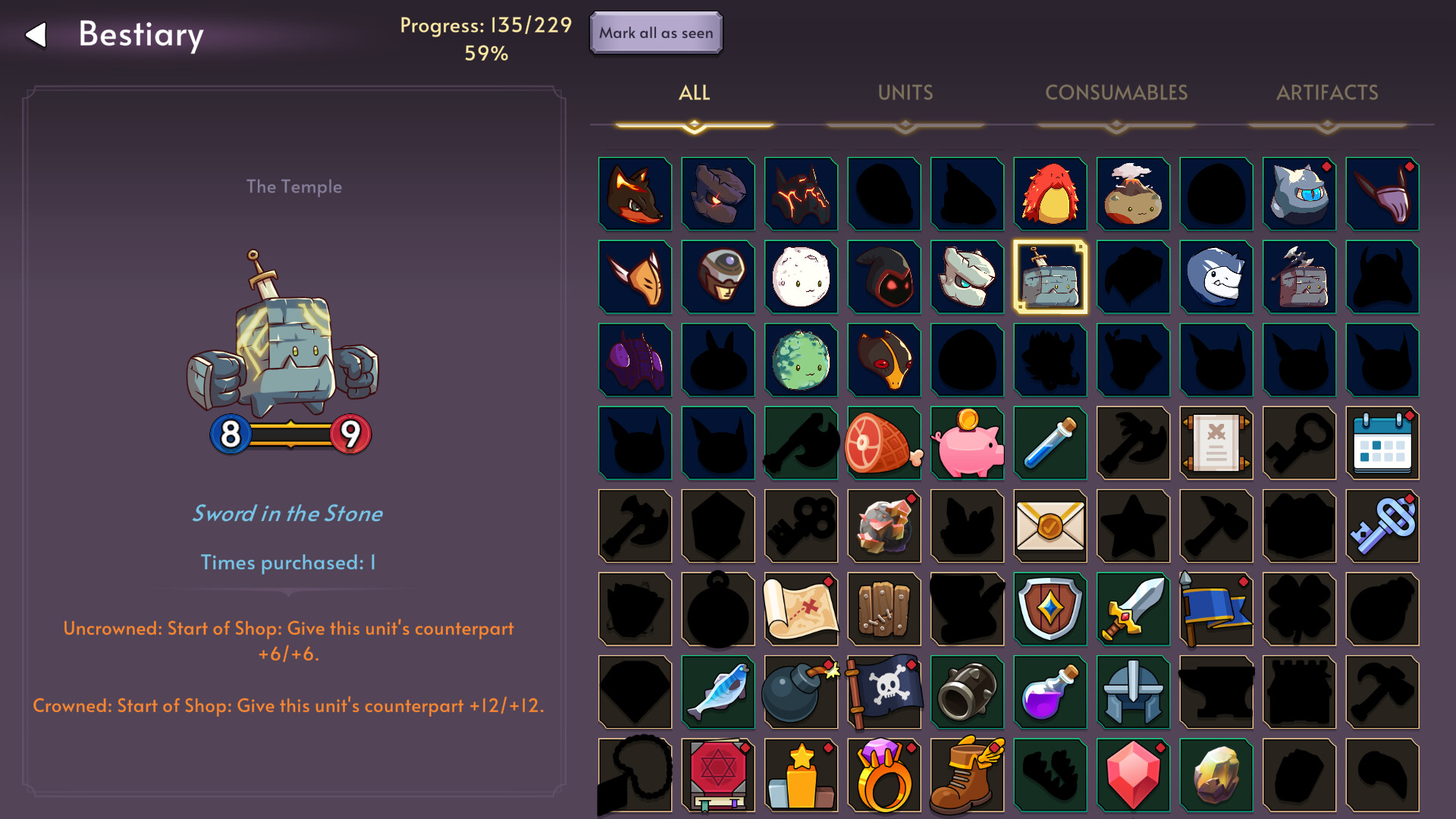Select the gold ring item icon
Image resolution: width=1456 pixels, height=819 pixels.
coord(884,775)
